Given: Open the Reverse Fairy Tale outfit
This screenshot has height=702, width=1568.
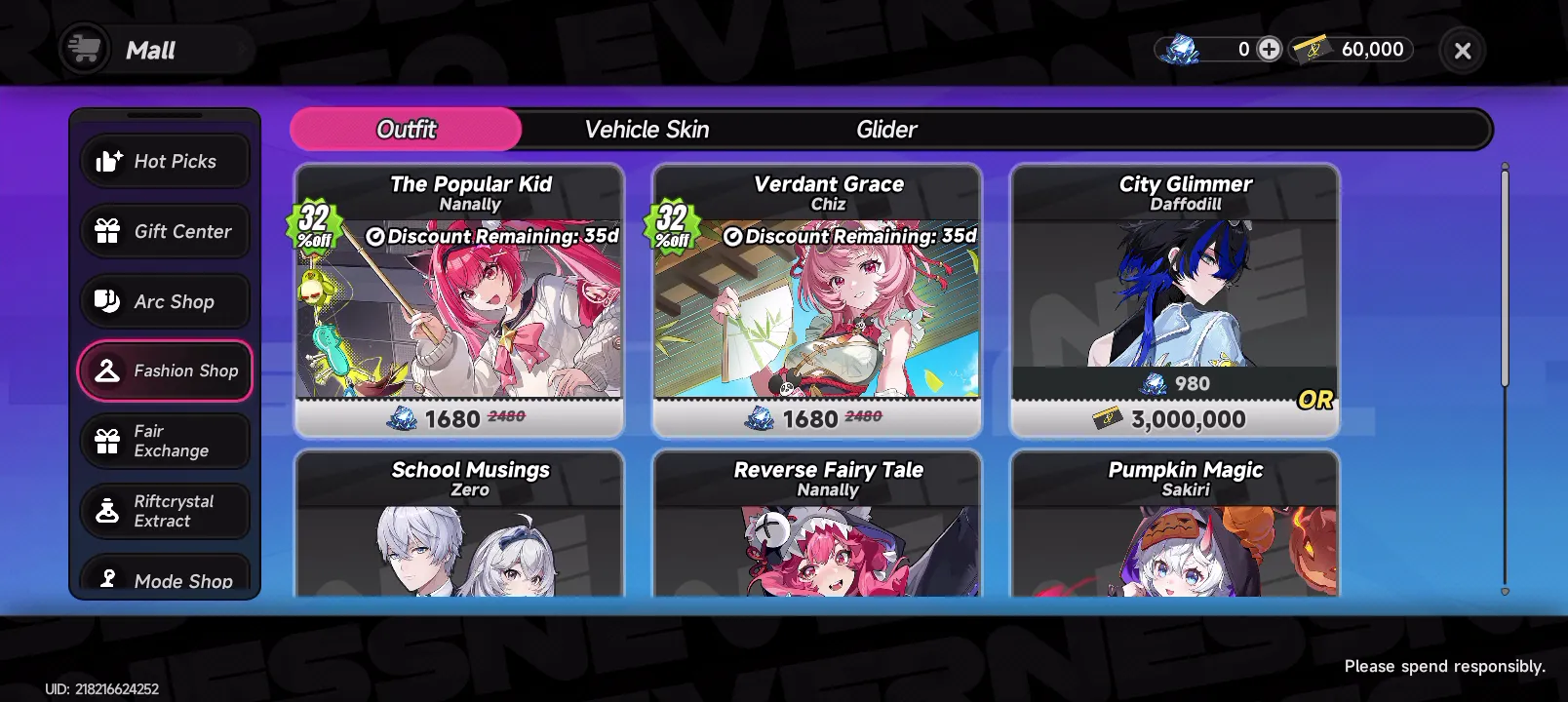Looking at the screenshot, I should 817,526.
